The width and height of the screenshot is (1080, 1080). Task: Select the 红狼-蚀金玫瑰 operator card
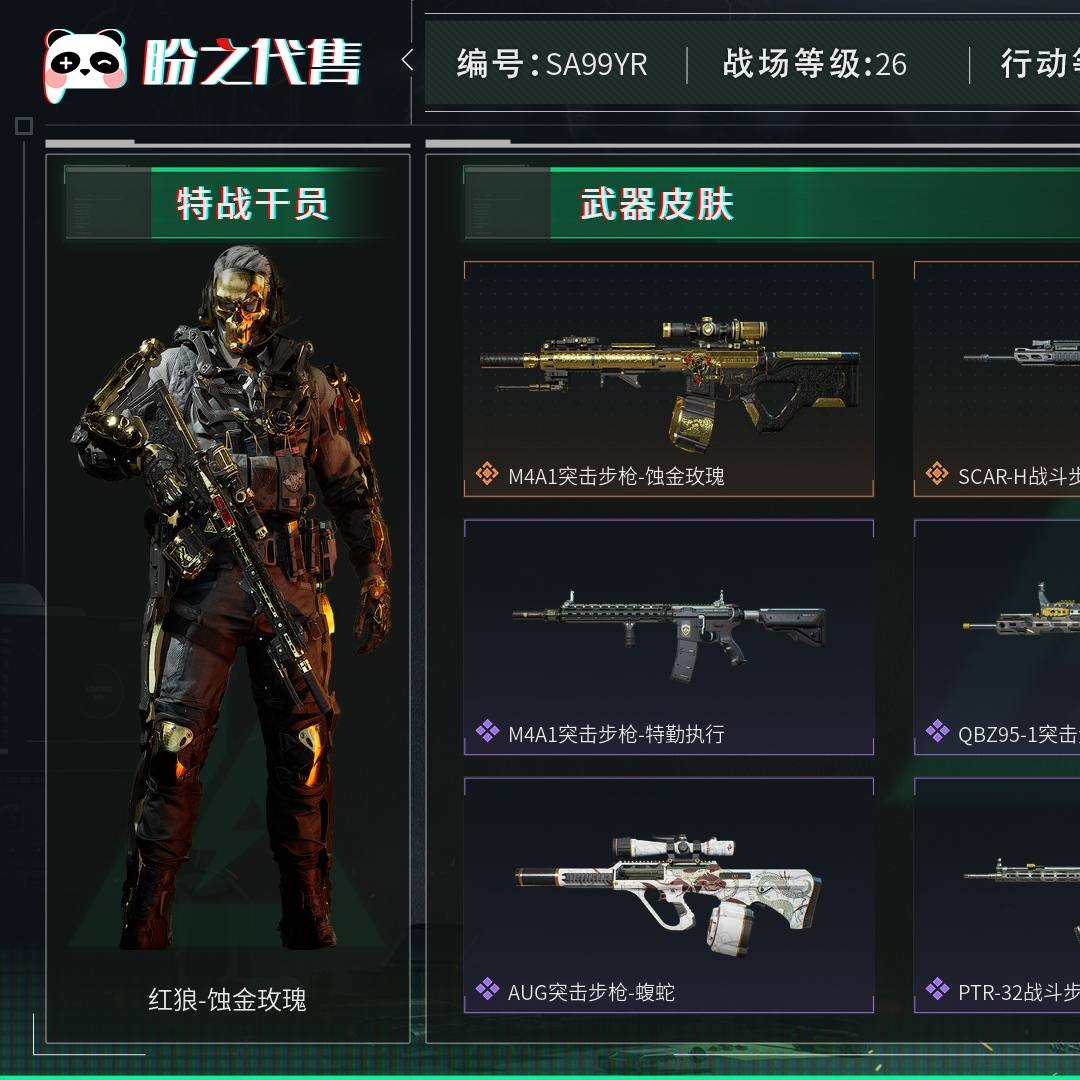[228, 598]
